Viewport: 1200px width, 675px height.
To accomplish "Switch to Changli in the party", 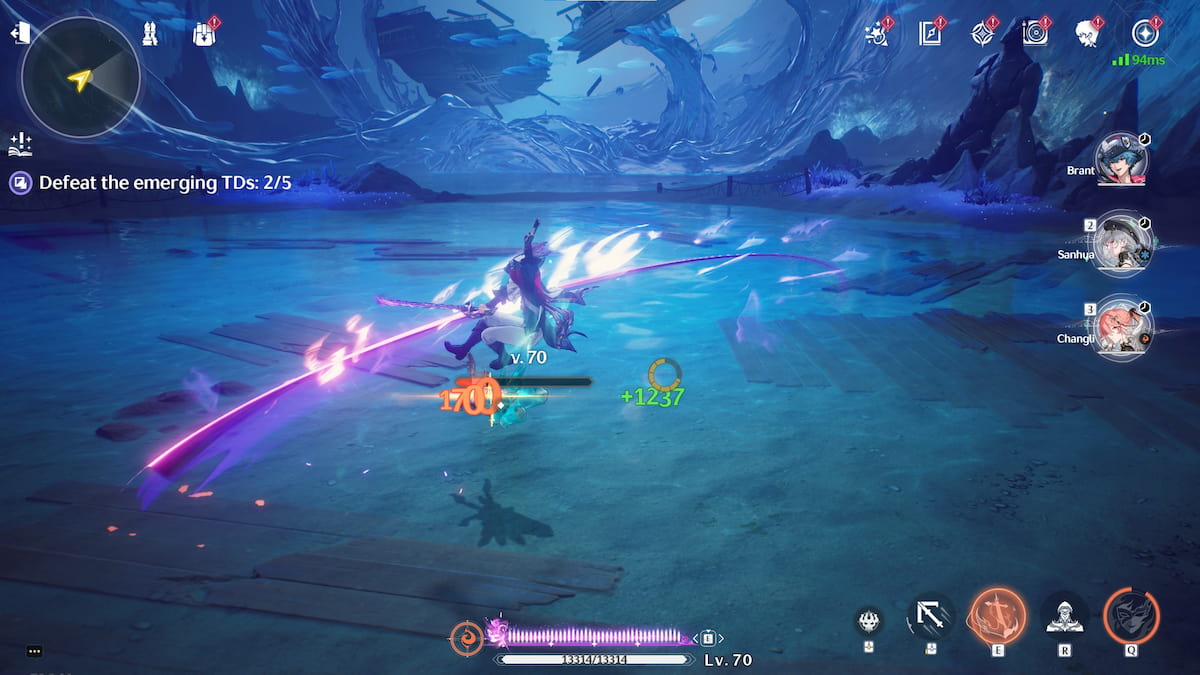I will [1123, 327].
